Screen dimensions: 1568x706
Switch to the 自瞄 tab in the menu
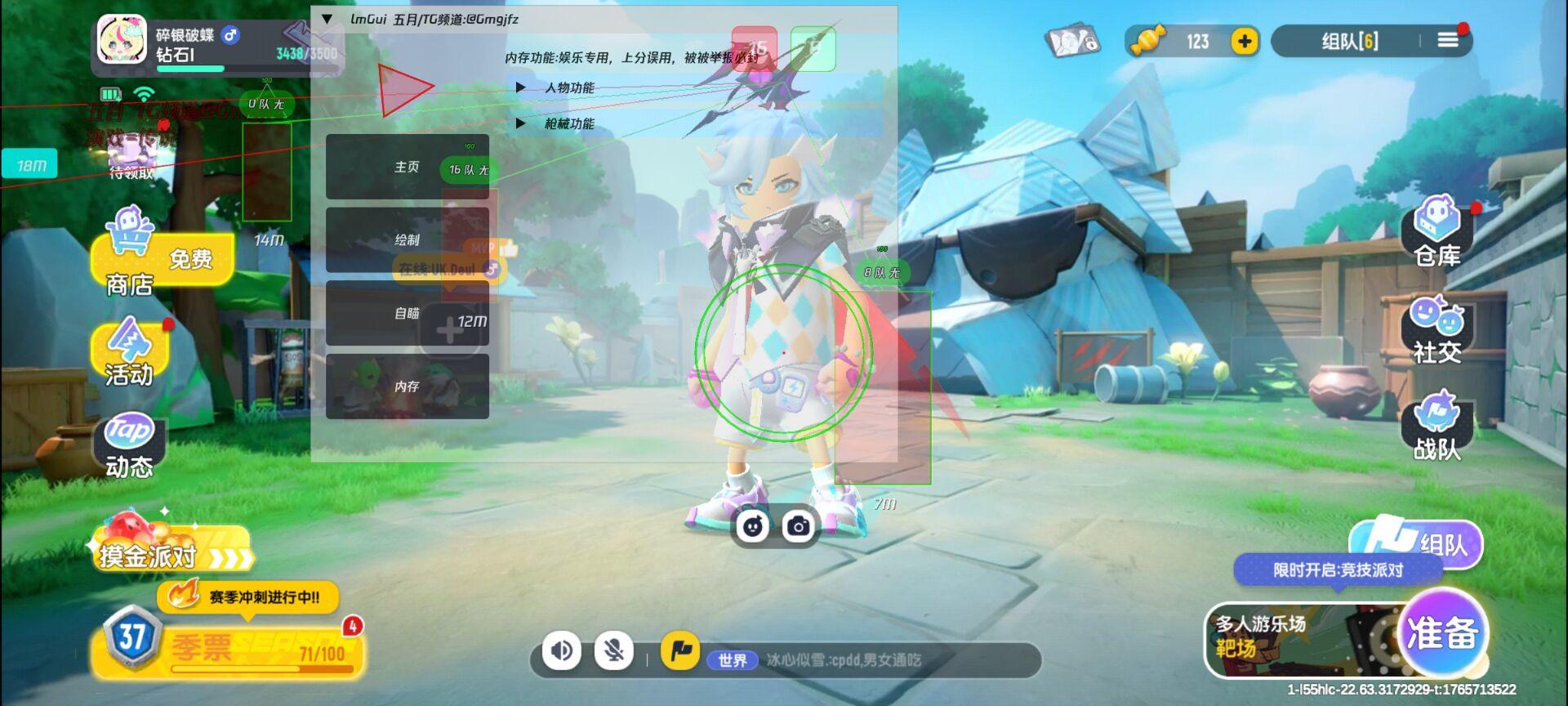click(406, 313)
